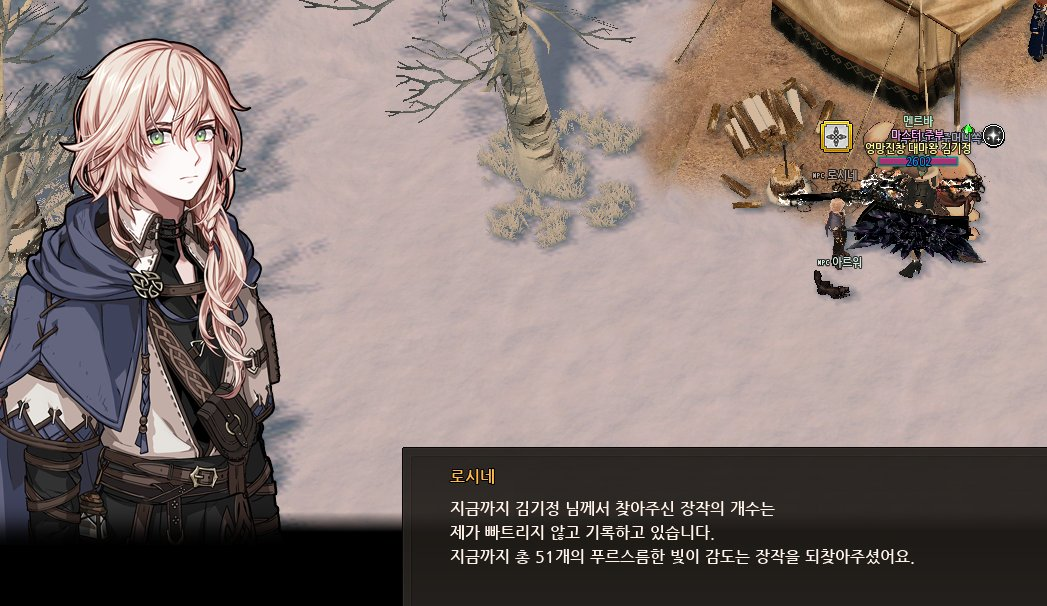Click the yellow guild emblem icon

[835, 136]
